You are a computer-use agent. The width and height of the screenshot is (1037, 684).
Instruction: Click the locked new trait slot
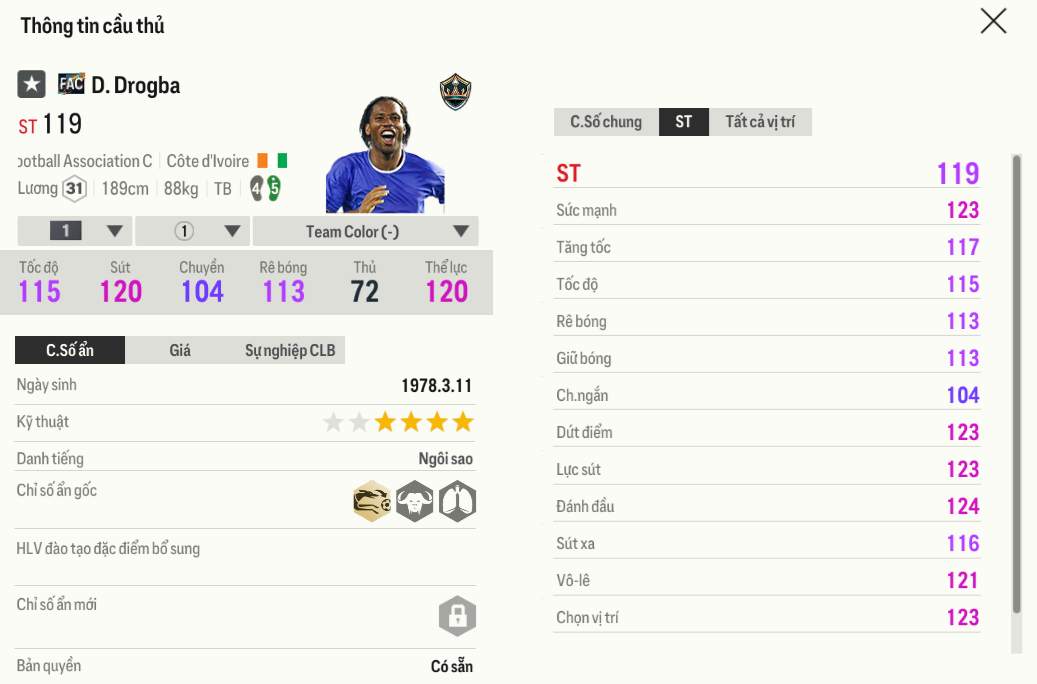coord(457,616)
